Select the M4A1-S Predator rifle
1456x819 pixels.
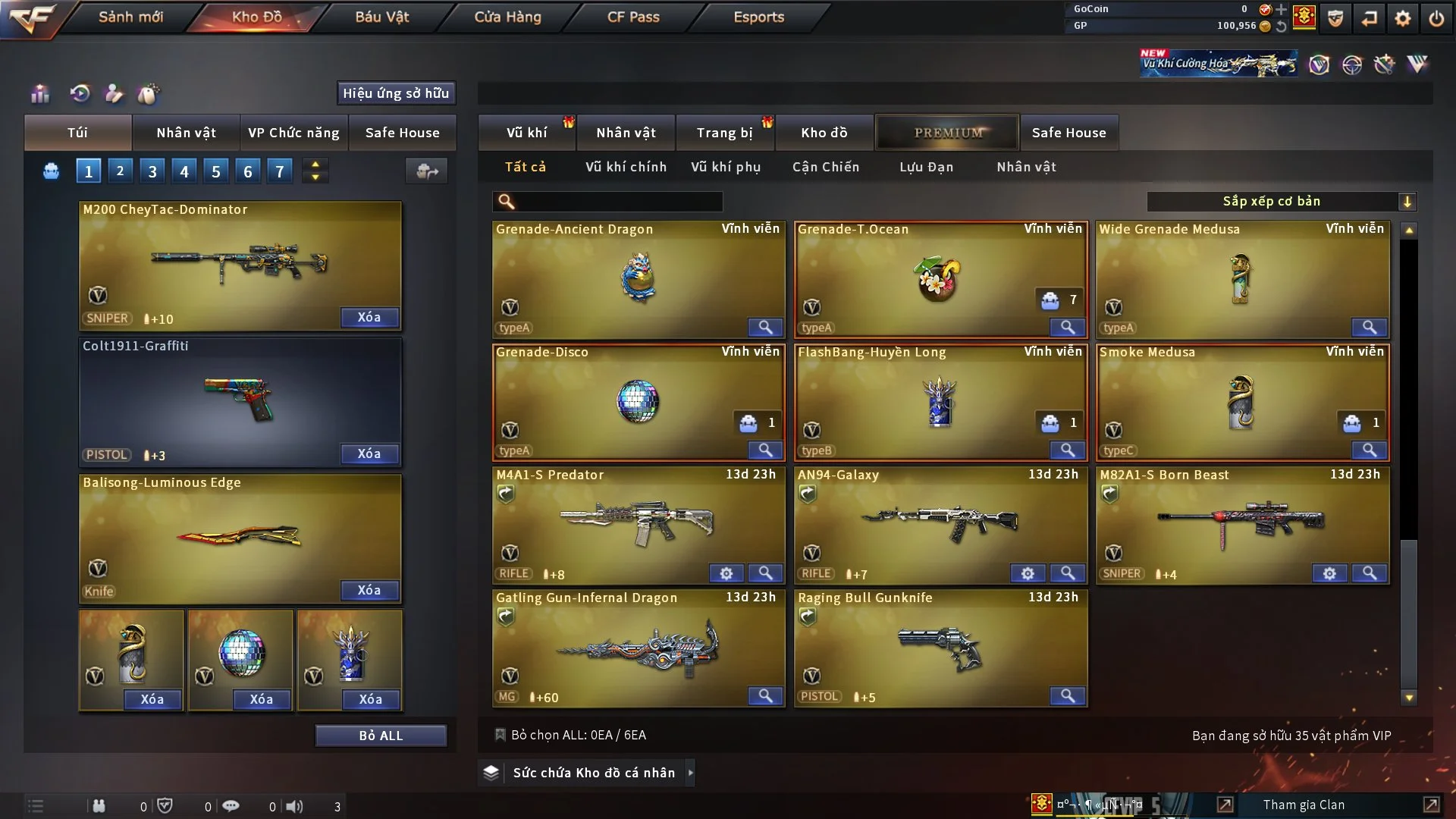[638, 523]
